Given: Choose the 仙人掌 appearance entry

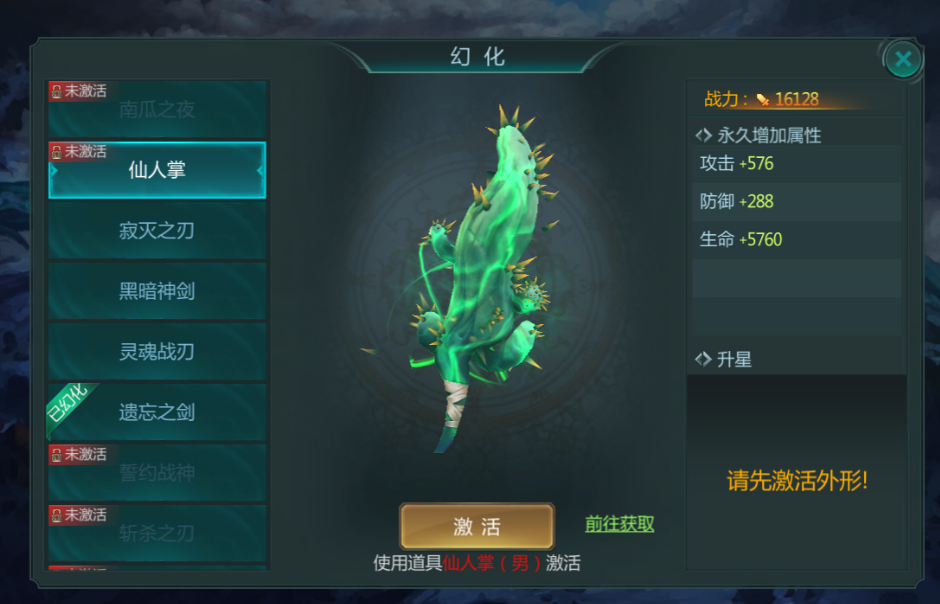Looking at the screenshot, I should tap(157, 170).
